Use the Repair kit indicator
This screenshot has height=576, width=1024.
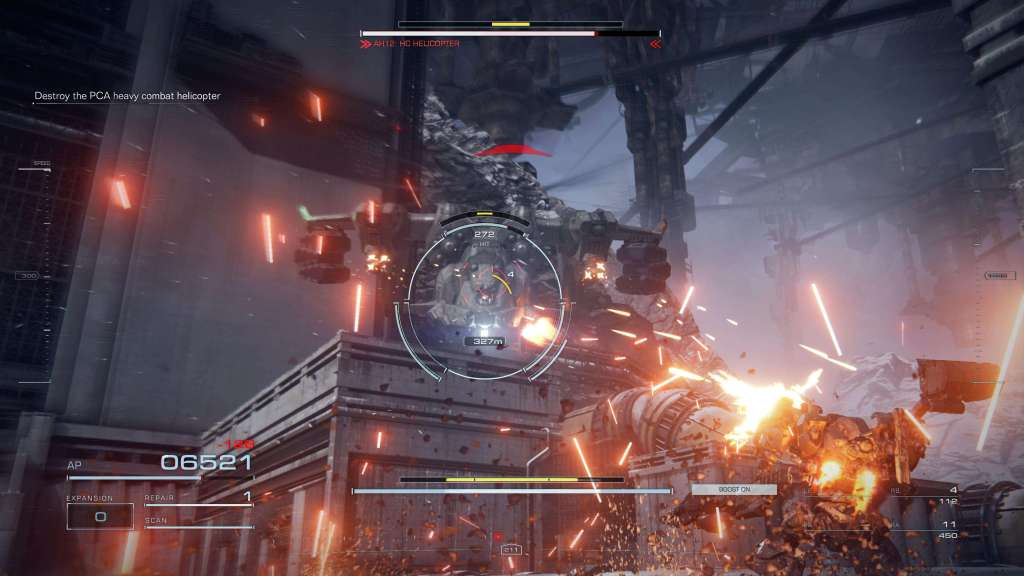198,497
